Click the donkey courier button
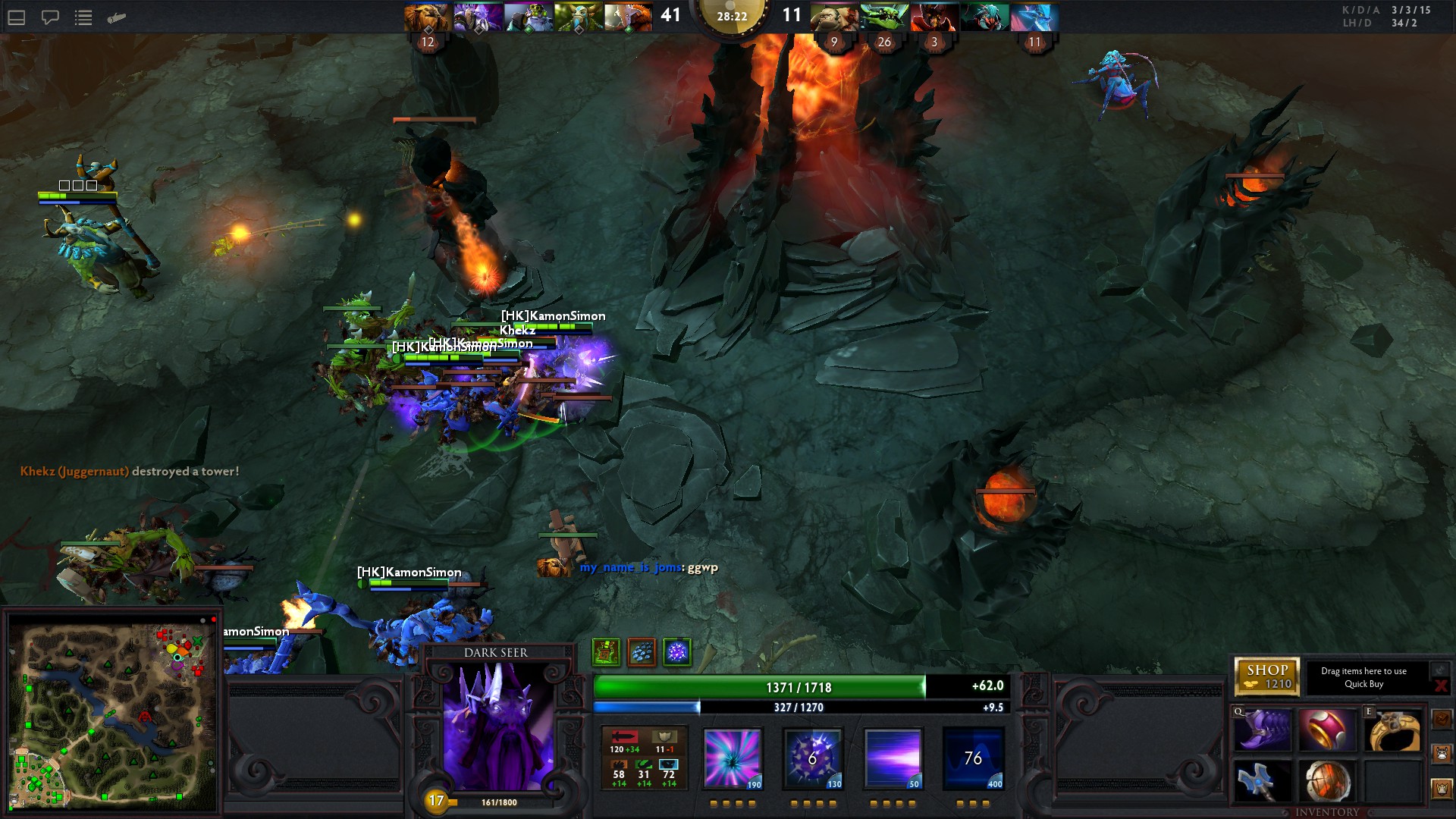Viewport: 1456px width, 819px height. click(x=1442, y=755)
